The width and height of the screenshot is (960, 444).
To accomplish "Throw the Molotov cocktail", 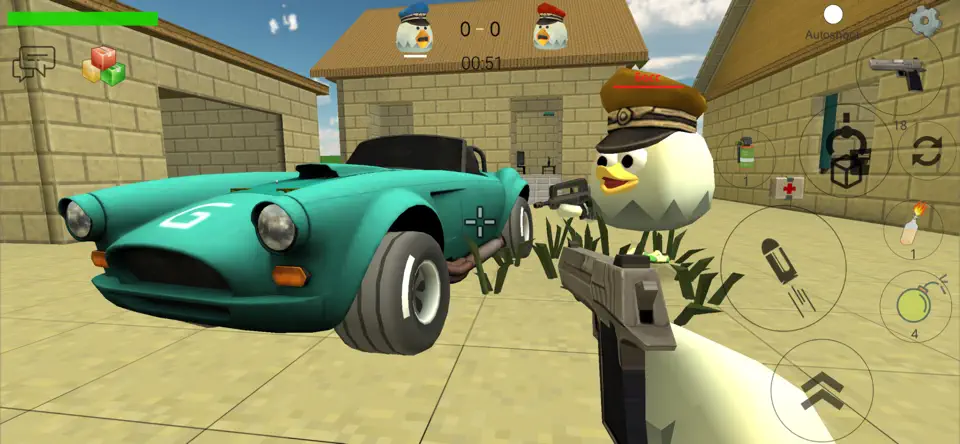I will pos(912,226).
